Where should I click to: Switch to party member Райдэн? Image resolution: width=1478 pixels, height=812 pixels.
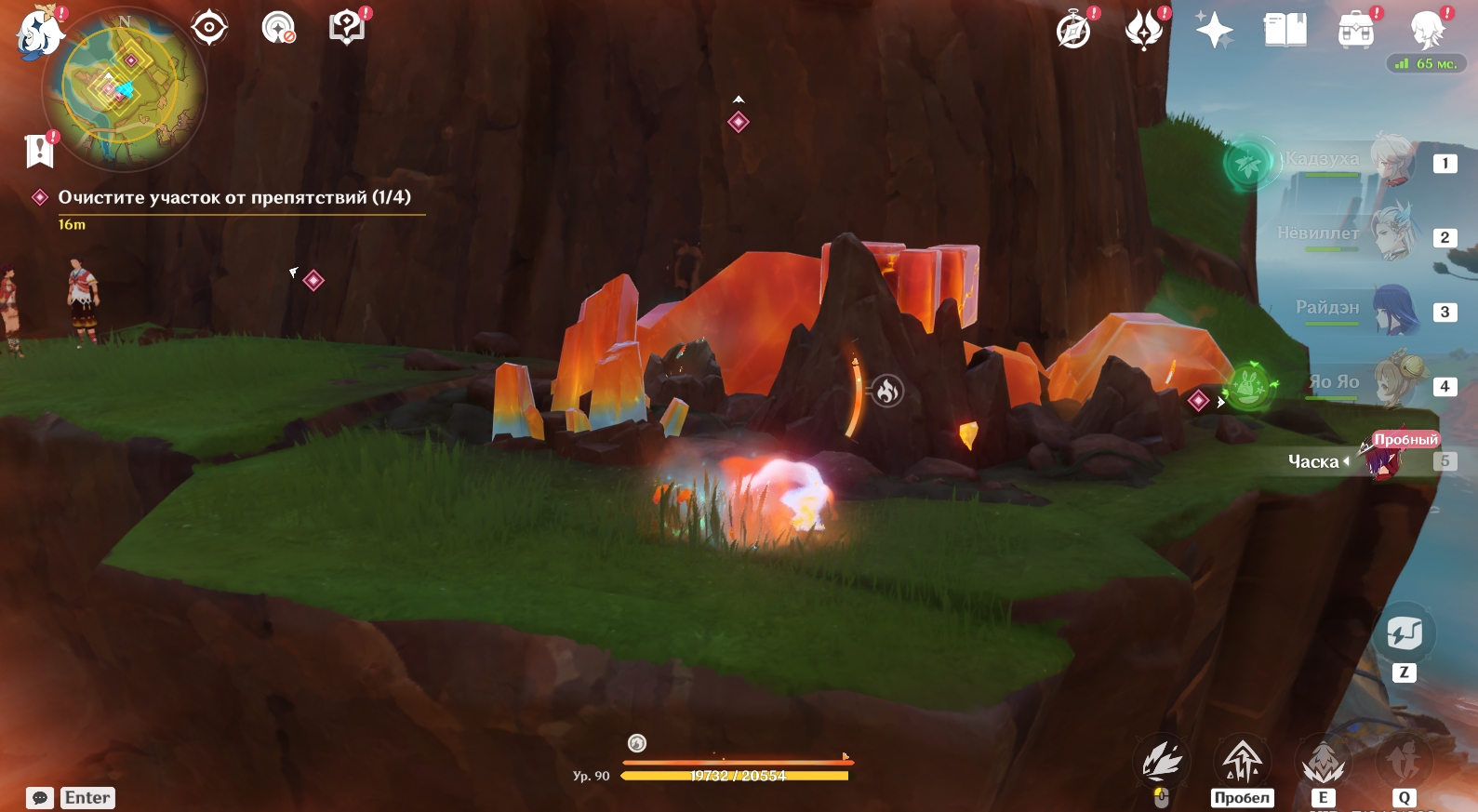tap(1392, 311)
